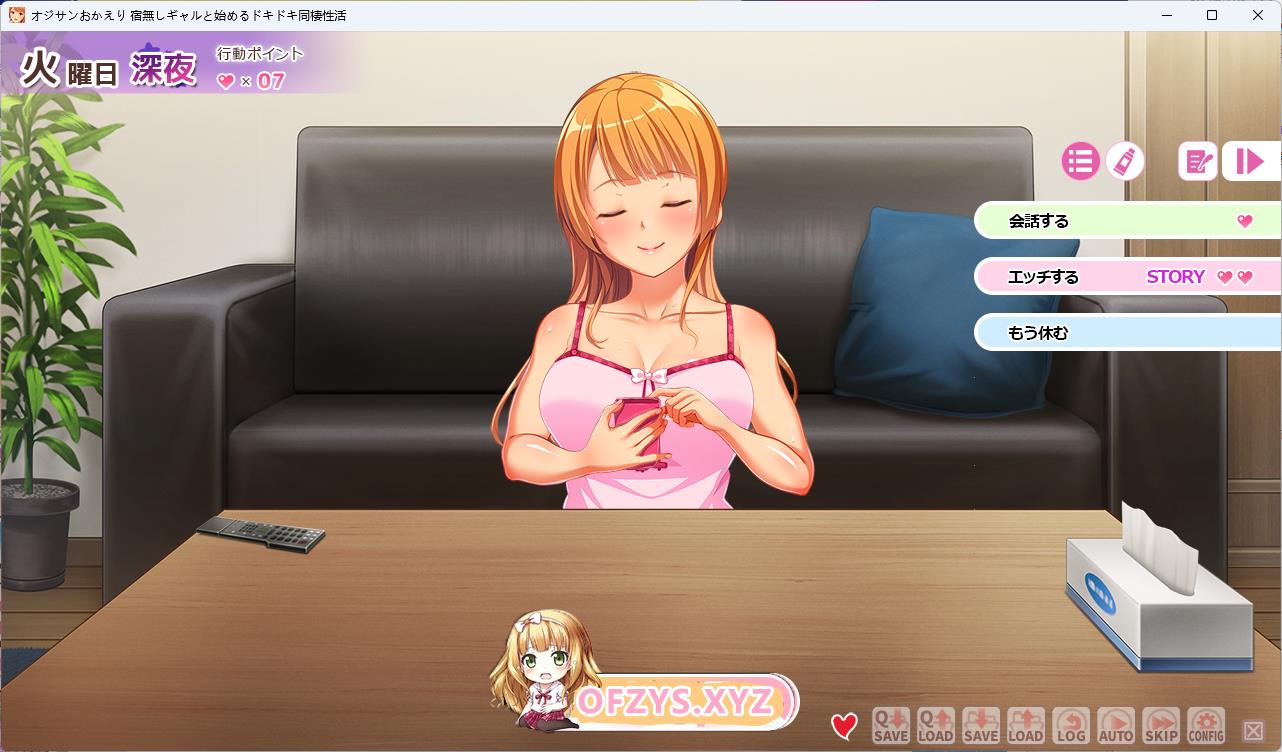Open the CONFIG settings
1282x752 pixels.
click(1206, 725)
